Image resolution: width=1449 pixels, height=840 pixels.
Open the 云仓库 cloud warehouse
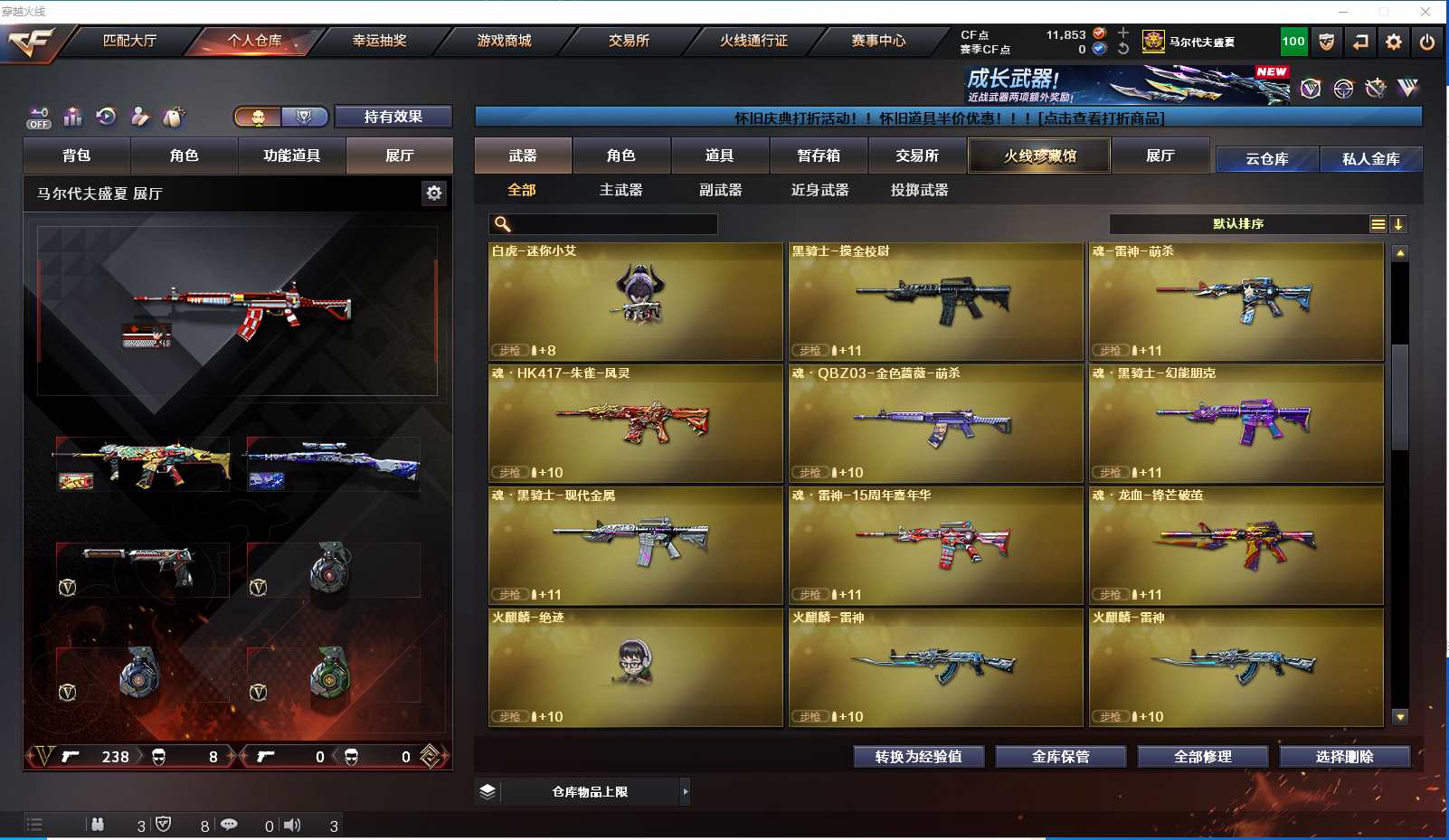point(1266,159)
